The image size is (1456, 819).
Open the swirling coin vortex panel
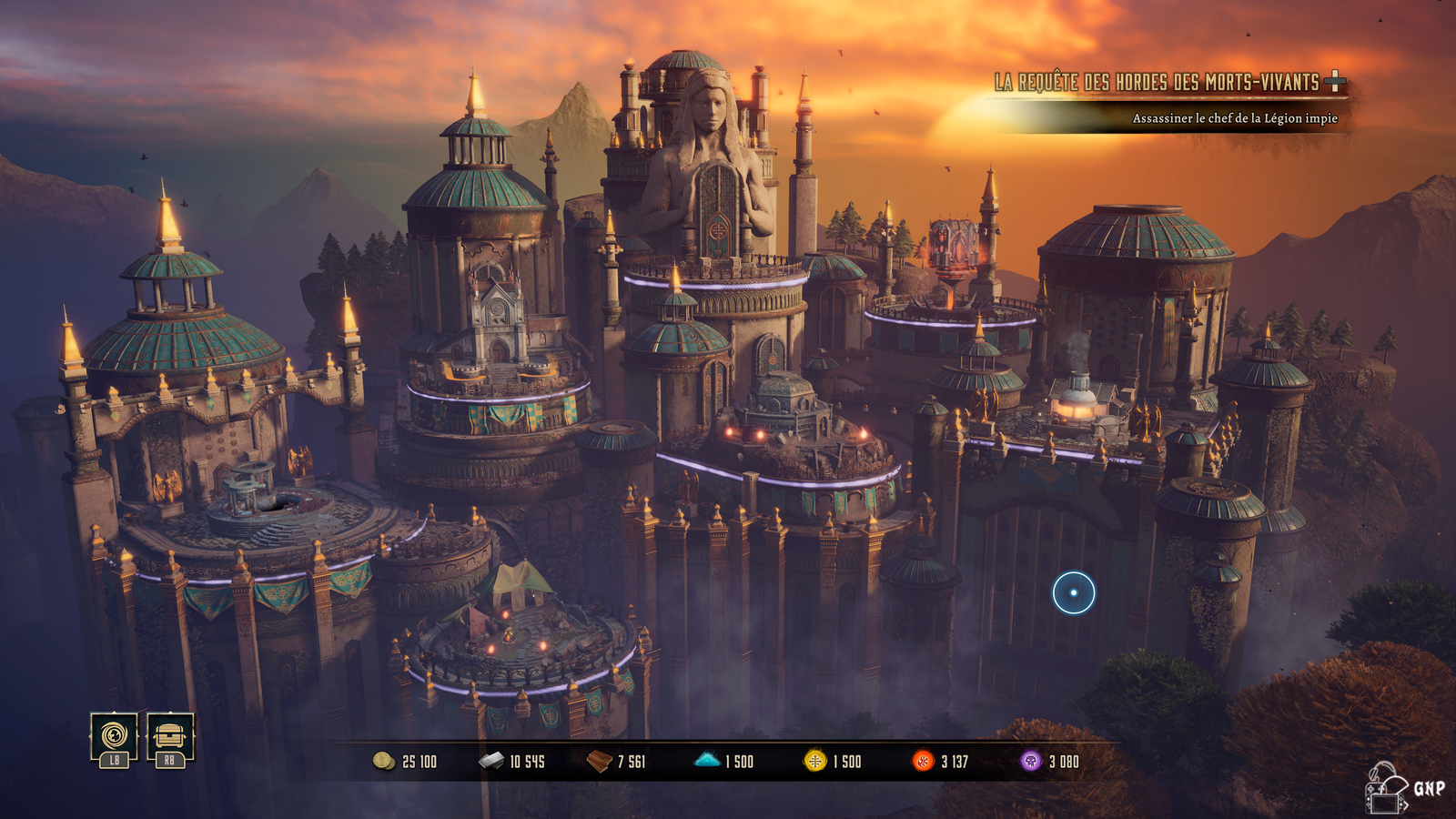point(114,735)
